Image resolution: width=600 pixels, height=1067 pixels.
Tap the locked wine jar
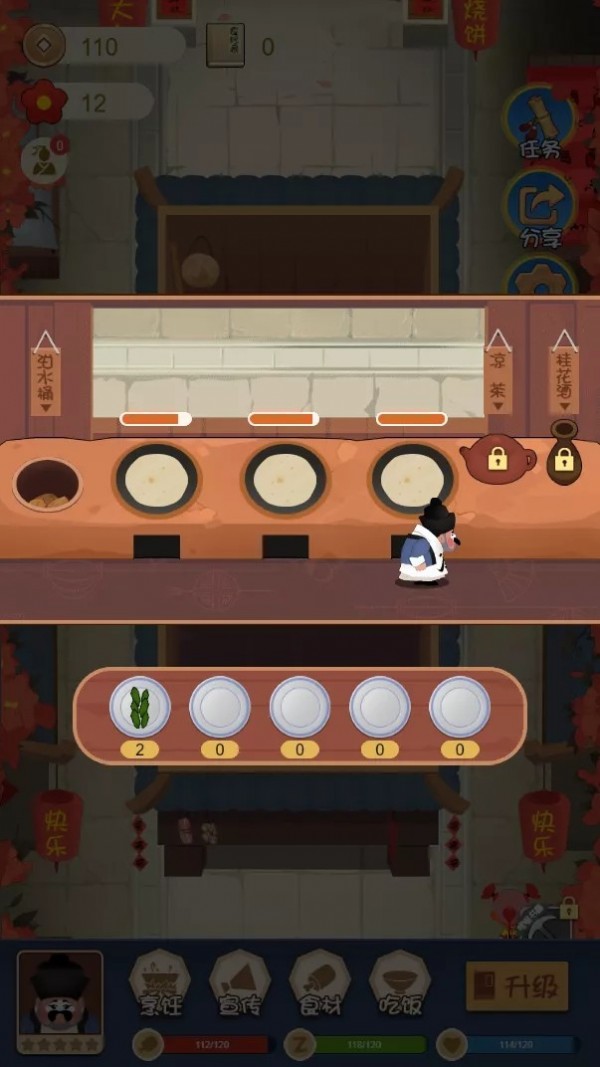click(564, 456)
